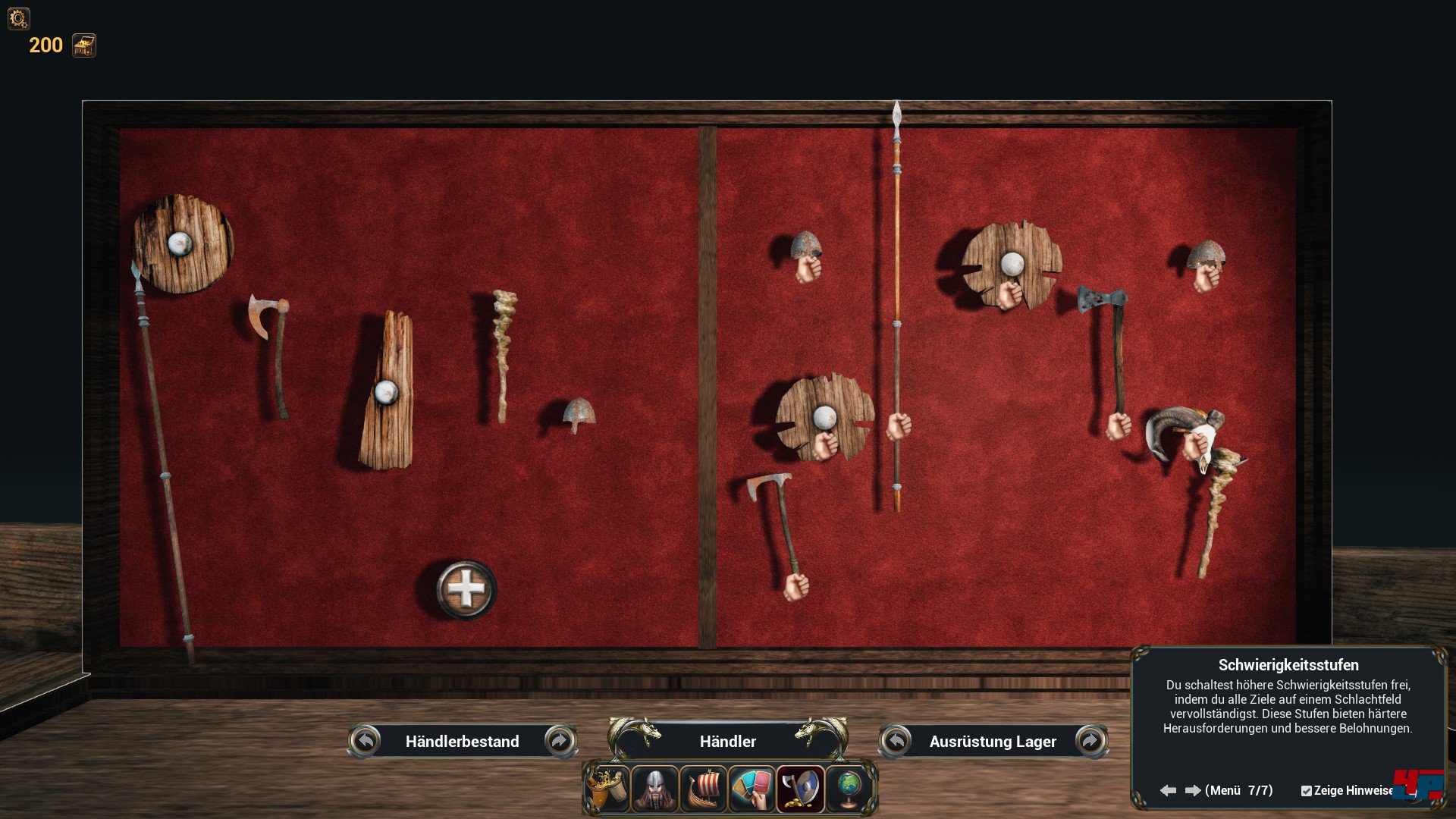This screenshot has width=1456, height=819.
Task: Open the settings gear icon
Action: [x=18, y=18]
